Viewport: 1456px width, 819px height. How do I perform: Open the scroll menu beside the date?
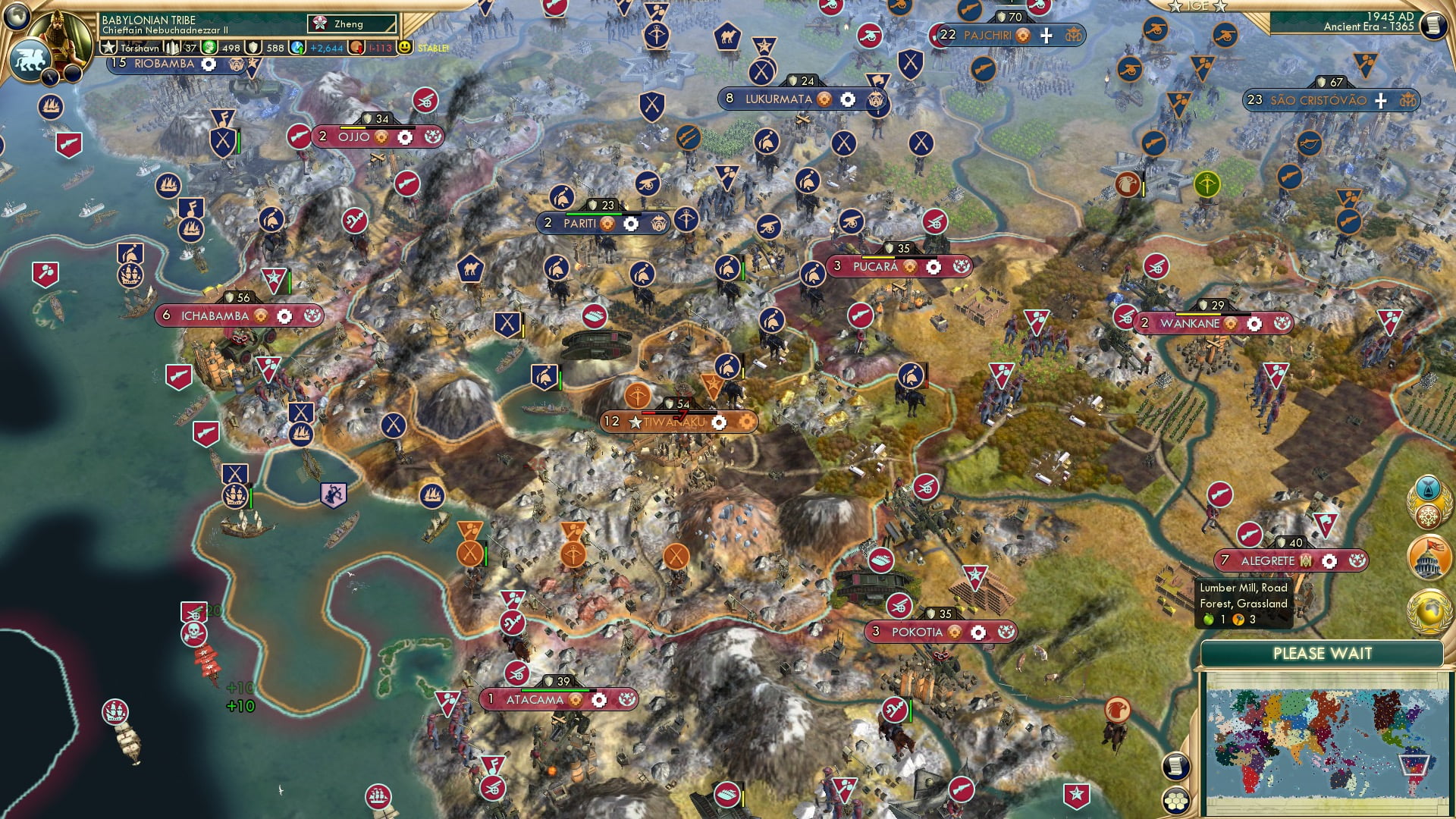pyautogui.click(x=1432, y=25)
